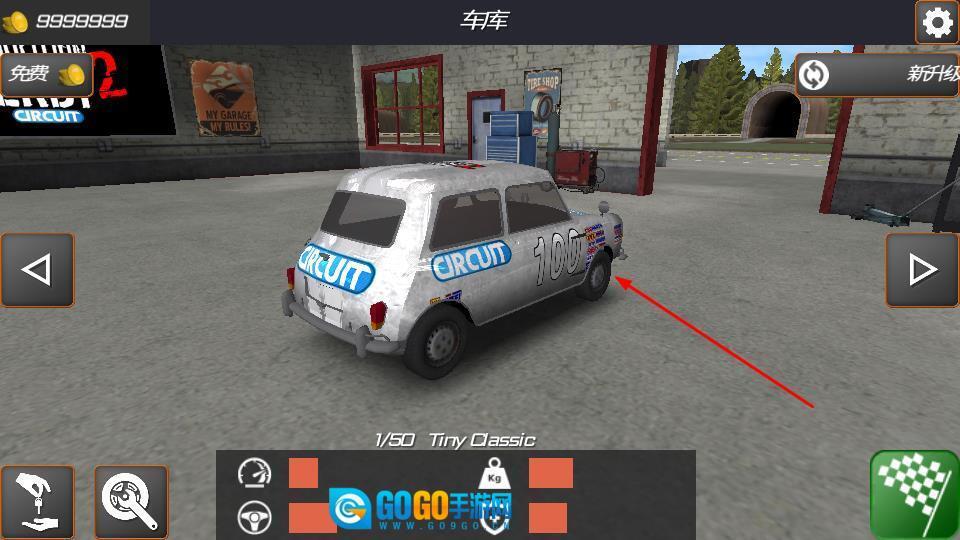Open the settings gear menu

[937, 22]
